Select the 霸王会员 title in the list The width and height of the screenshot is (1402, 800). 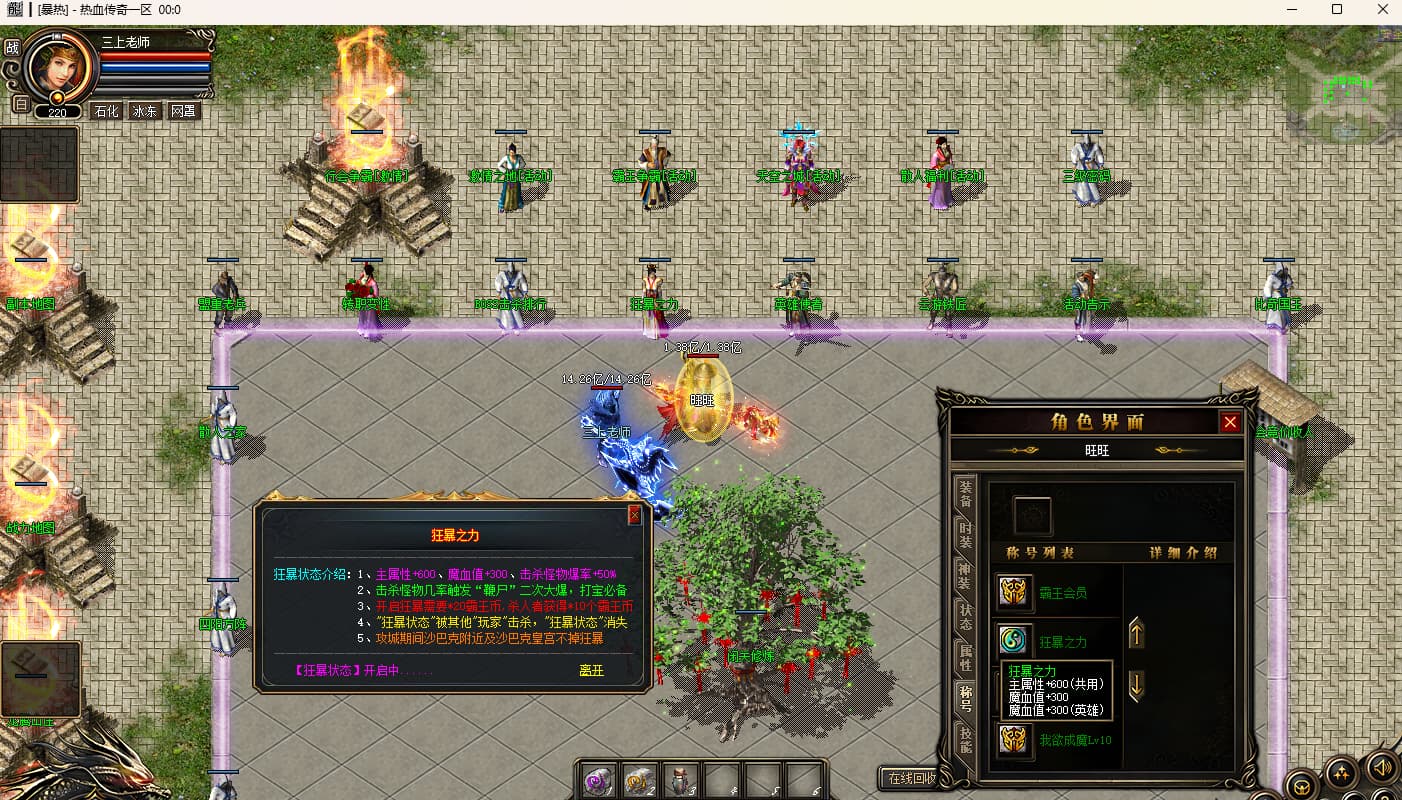[1016, 592]
